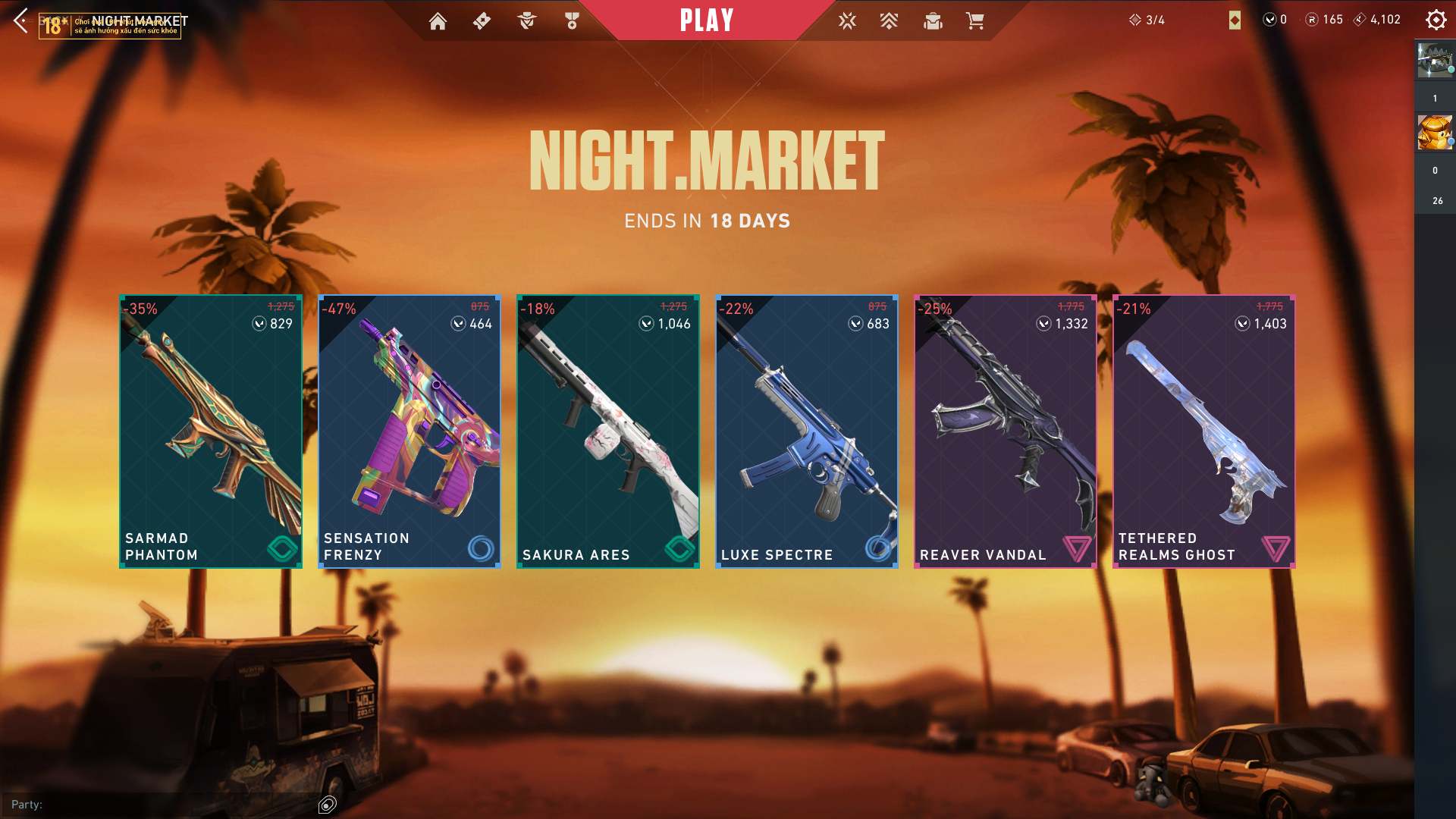The image size is (1456, 819).
Task: Open settings with the gear icon
Action: [1436, 20]
